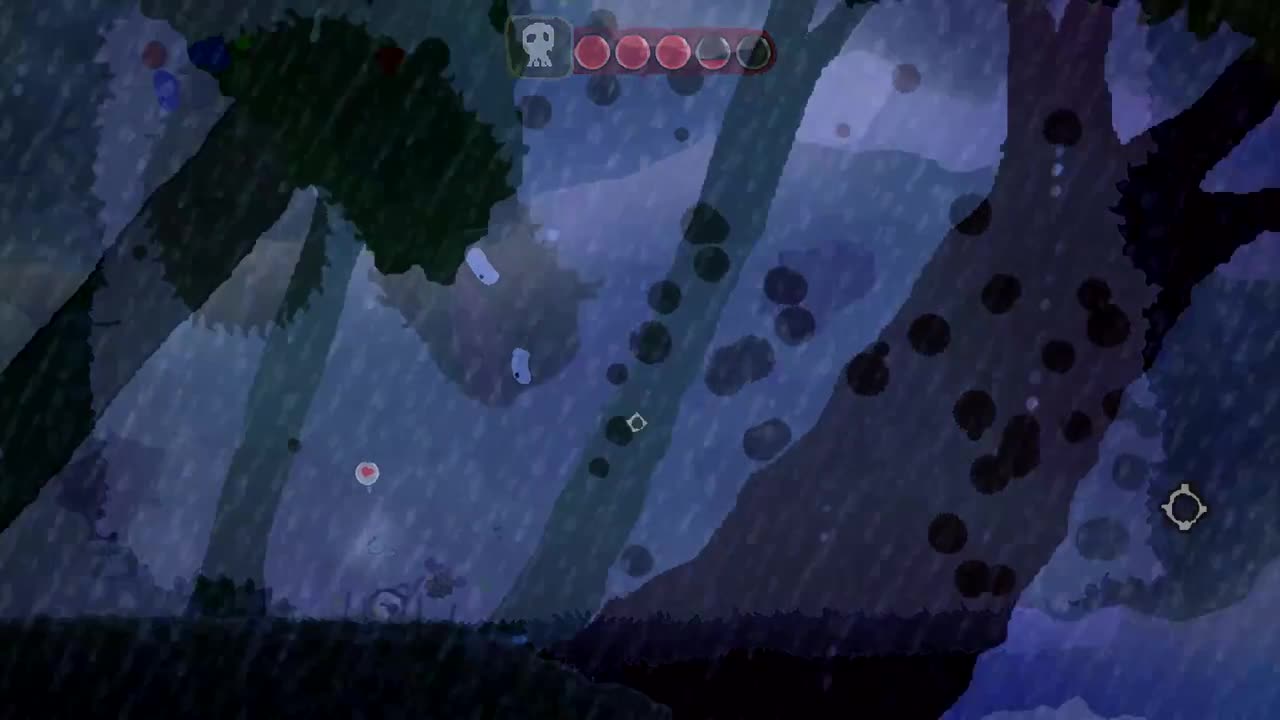Select the first full red health orb
Viewport: 1280px width, 720px height.
point(592,52)
